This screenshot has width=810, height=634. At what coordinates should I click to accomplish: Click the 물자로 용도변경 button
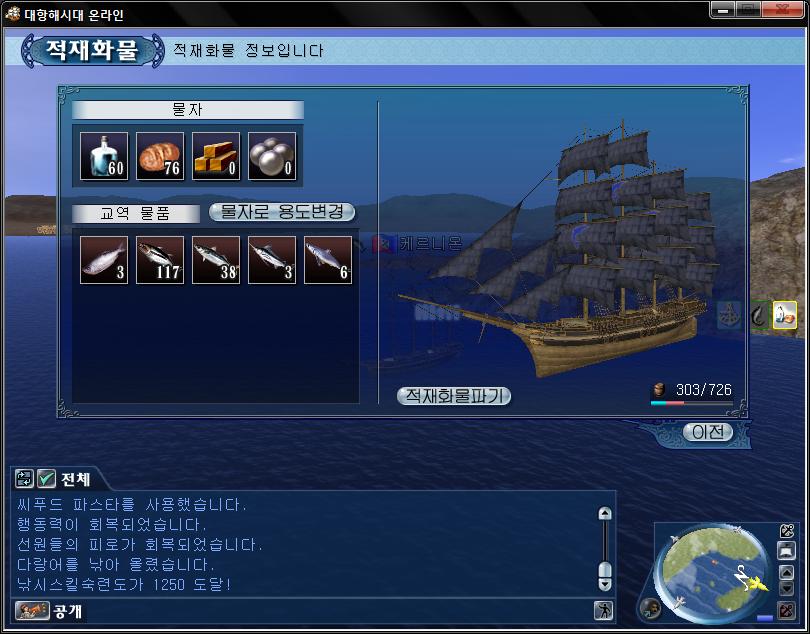(281, 212)
